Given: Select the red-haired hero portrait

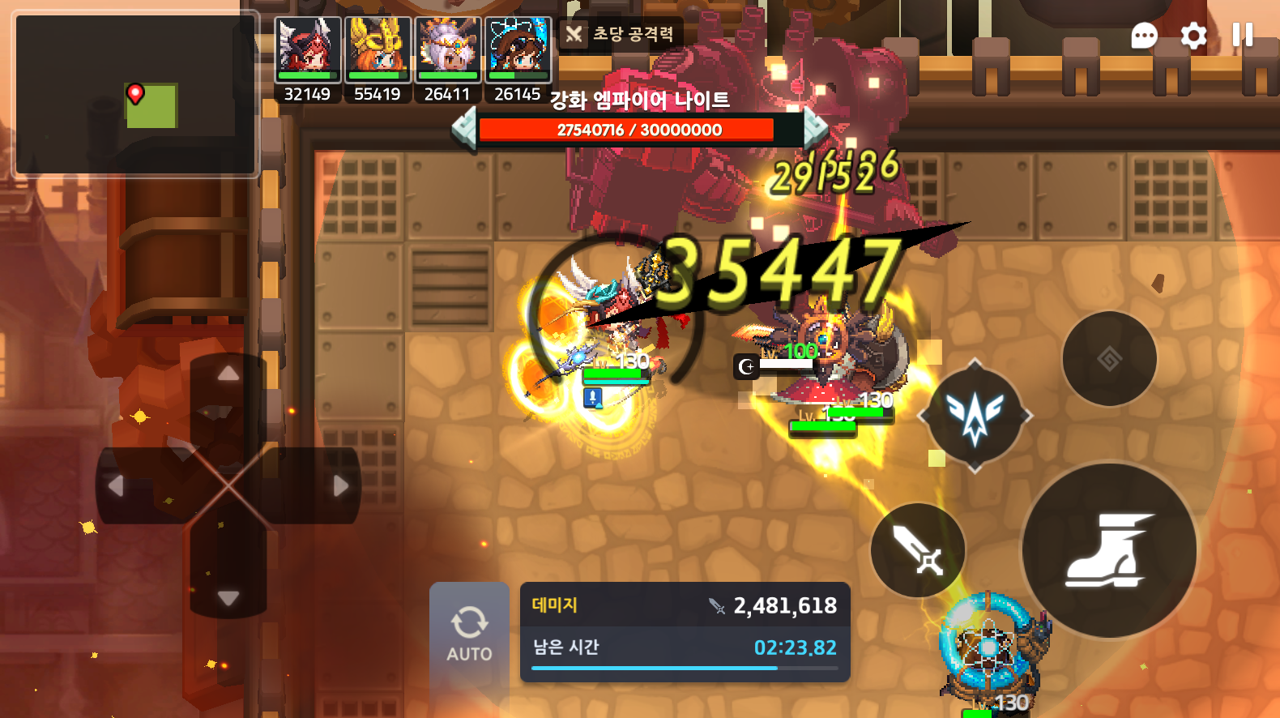Looking at the screenshot, I should pyautogui.click(x=308, y=50).
